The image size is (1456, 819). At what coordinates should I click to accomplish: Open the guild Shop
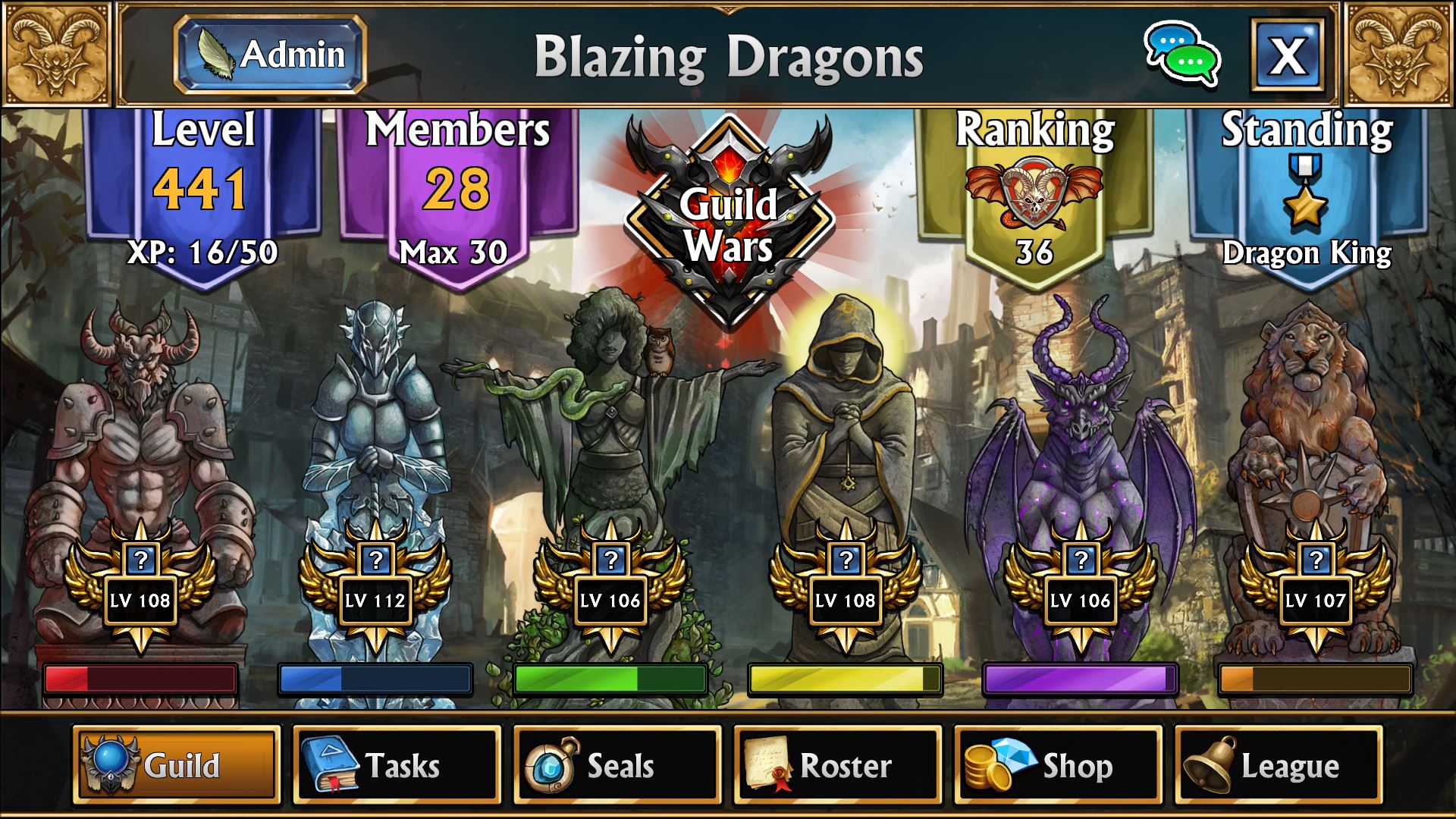[x=1057, y=764]
